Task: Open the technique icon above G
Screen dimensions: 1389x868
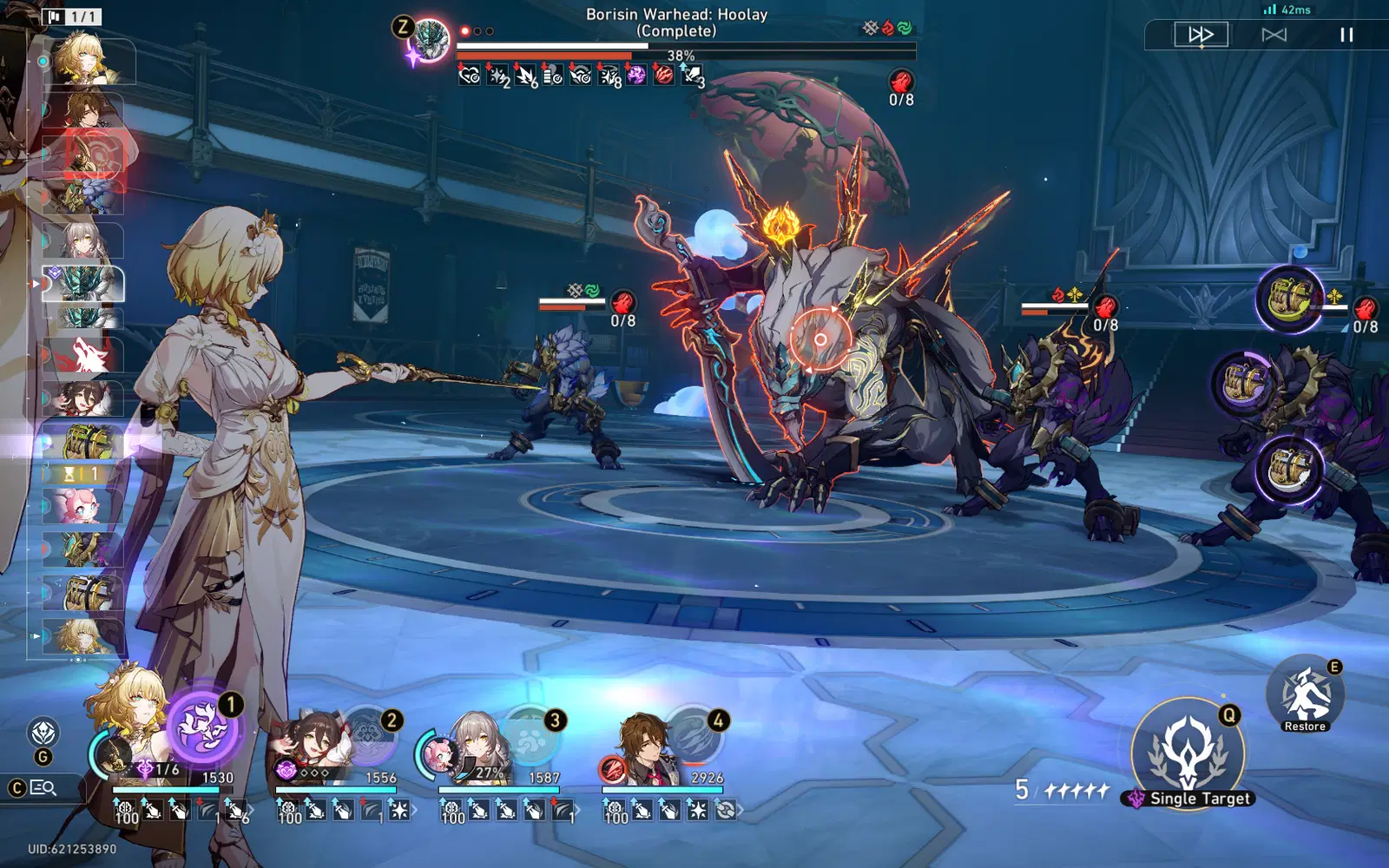Action: pos(43,733)
